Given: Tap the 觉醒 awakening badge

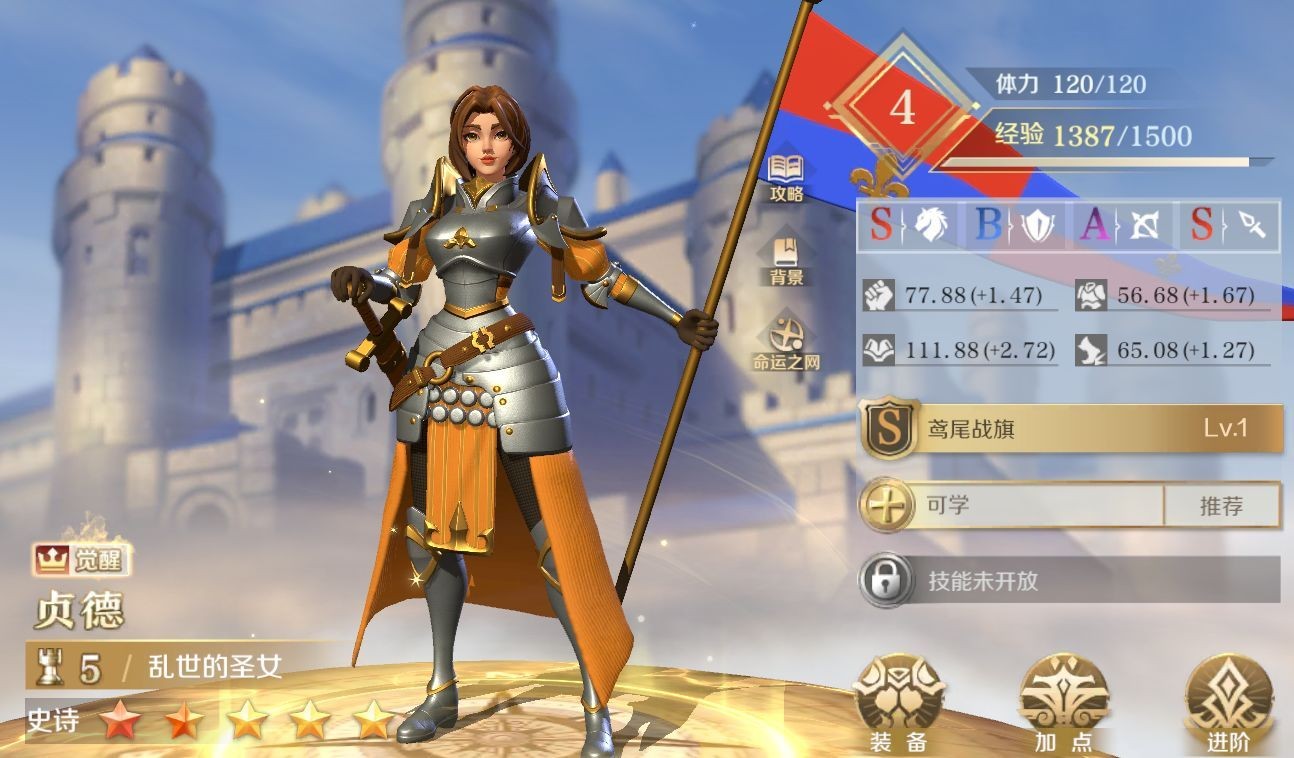Looking at the screenshot, I should (83, 561).
